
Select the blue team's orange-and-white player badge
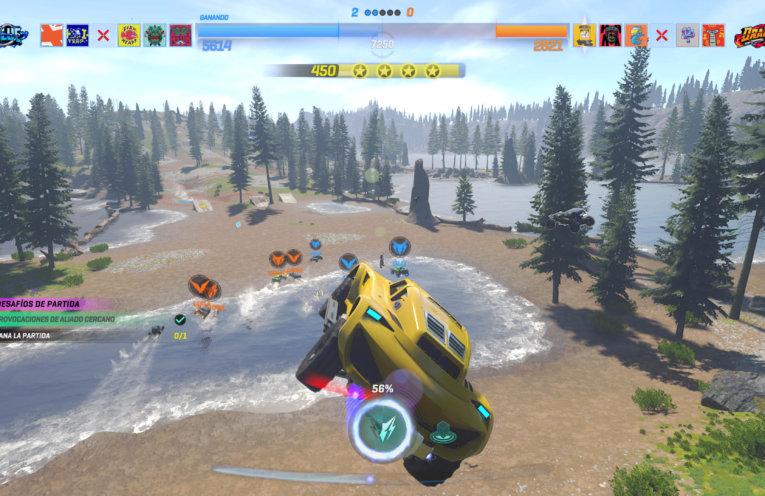(51, 36)
